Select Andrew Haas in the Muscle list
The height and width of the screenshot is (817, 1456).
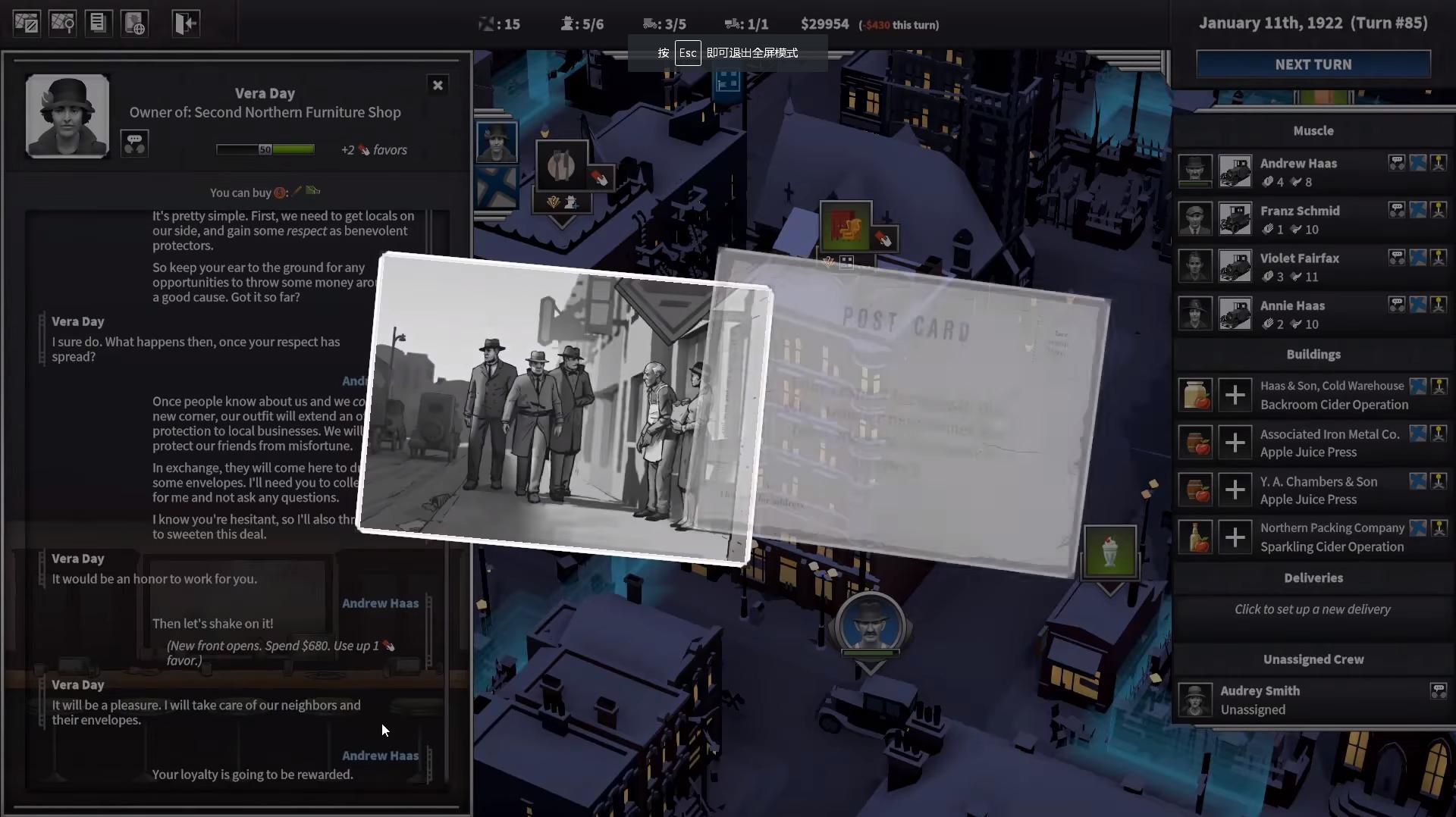[1298, 164]
